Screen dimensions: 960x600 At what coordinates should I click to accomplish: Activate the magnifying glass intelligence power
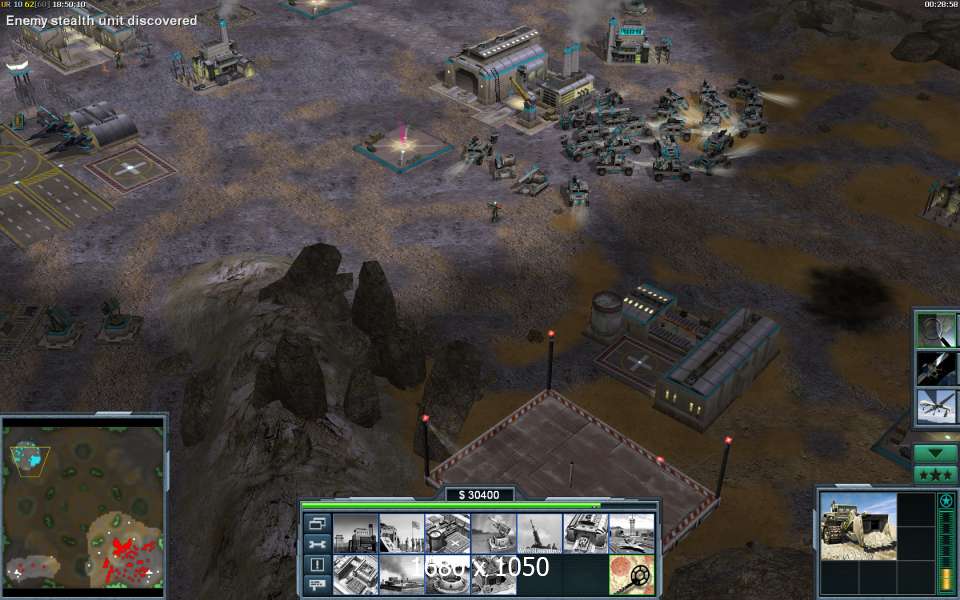pos(937,329)
